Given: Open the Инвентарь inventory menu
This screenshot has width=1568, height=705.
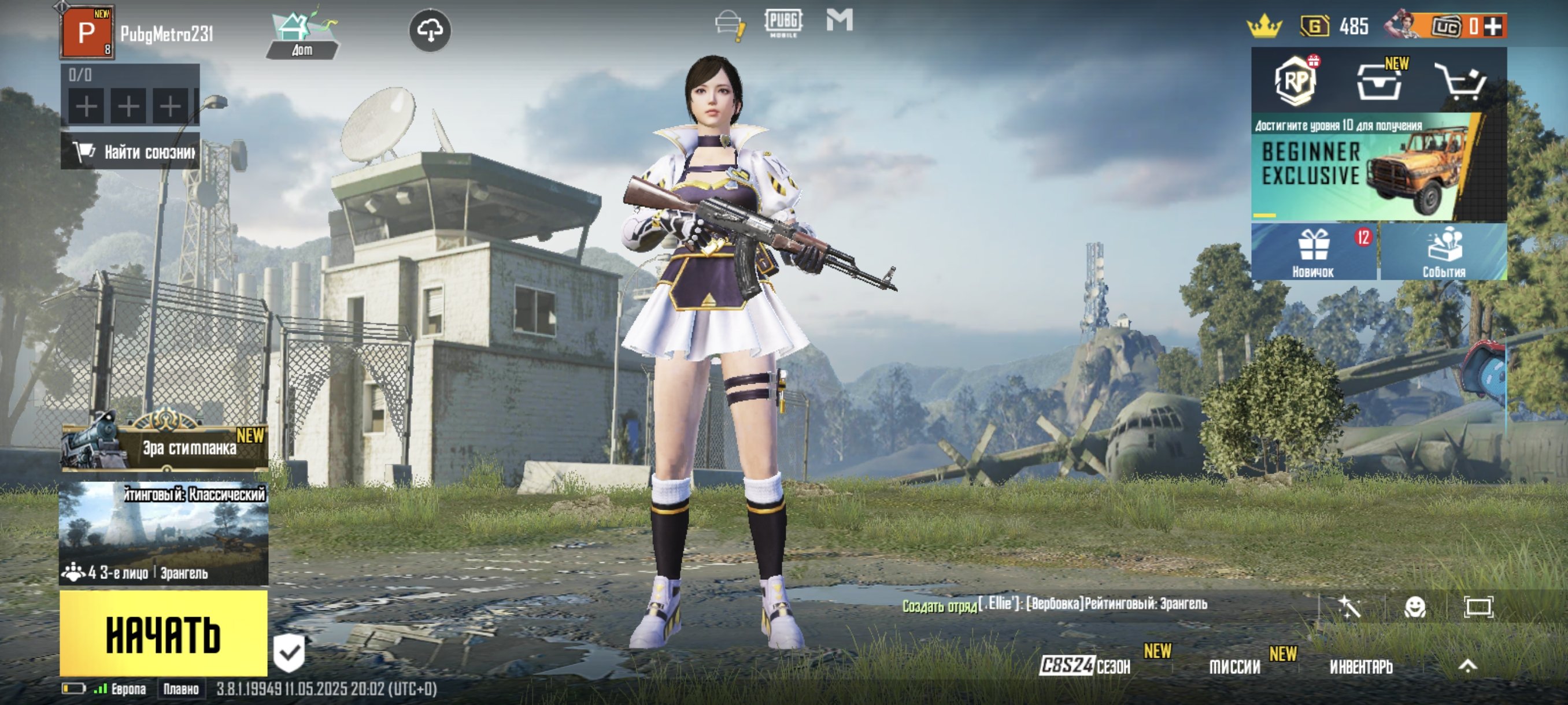Looking at the screenshot, I should tap(1360, 667).
